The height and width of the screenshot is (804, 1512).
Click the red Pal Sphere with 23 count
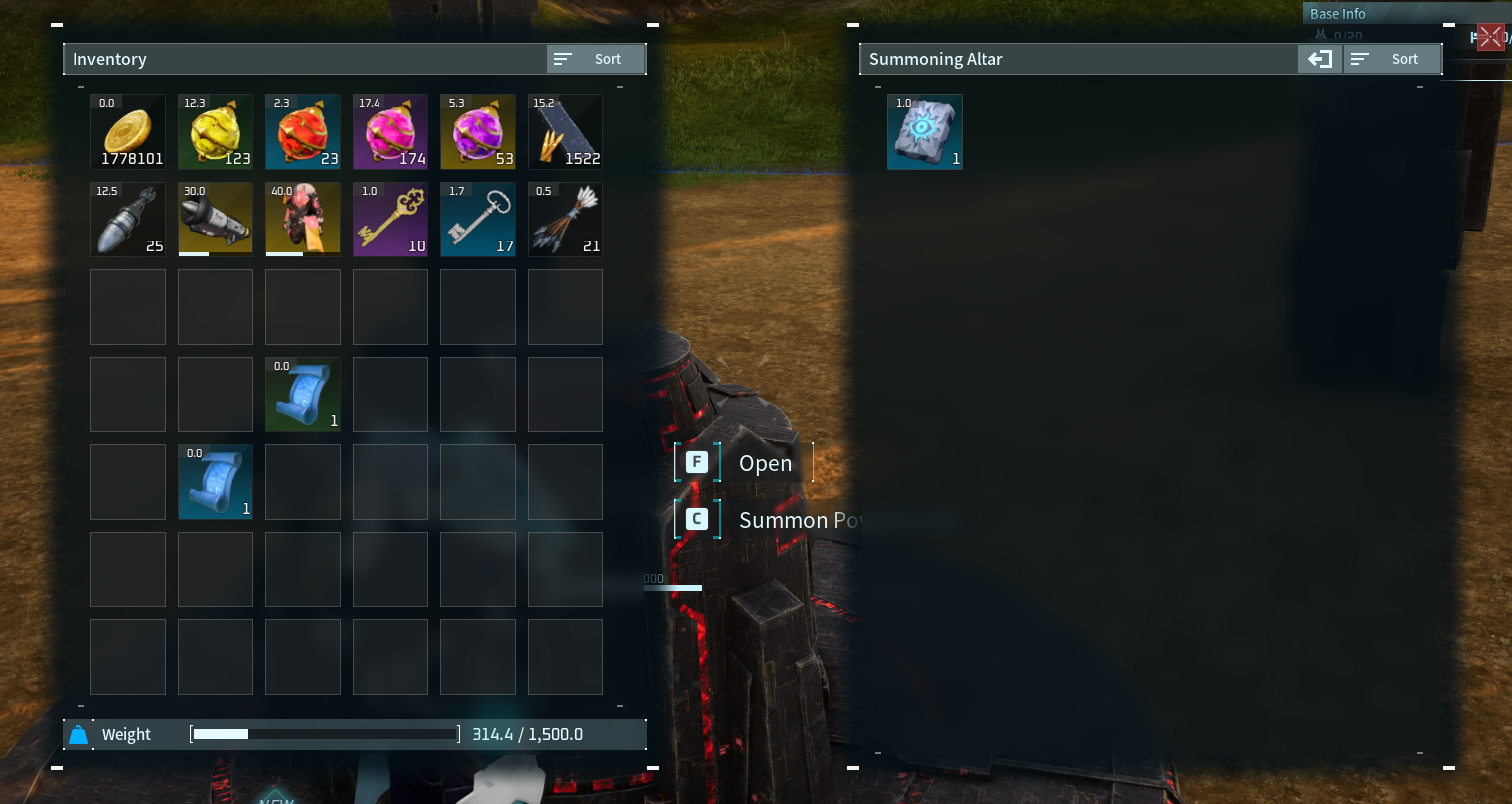coord(302,132)
